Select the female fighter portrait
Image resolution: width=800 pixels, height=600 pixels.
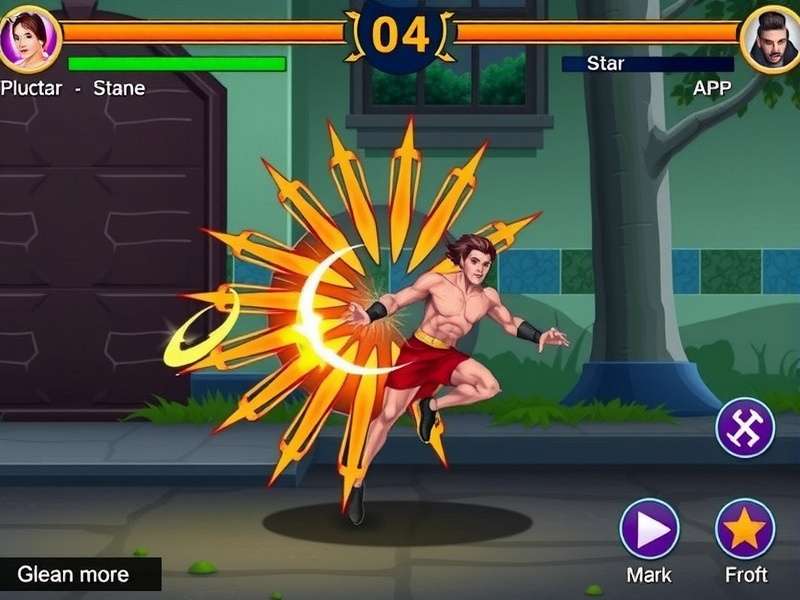pos(29,38)
